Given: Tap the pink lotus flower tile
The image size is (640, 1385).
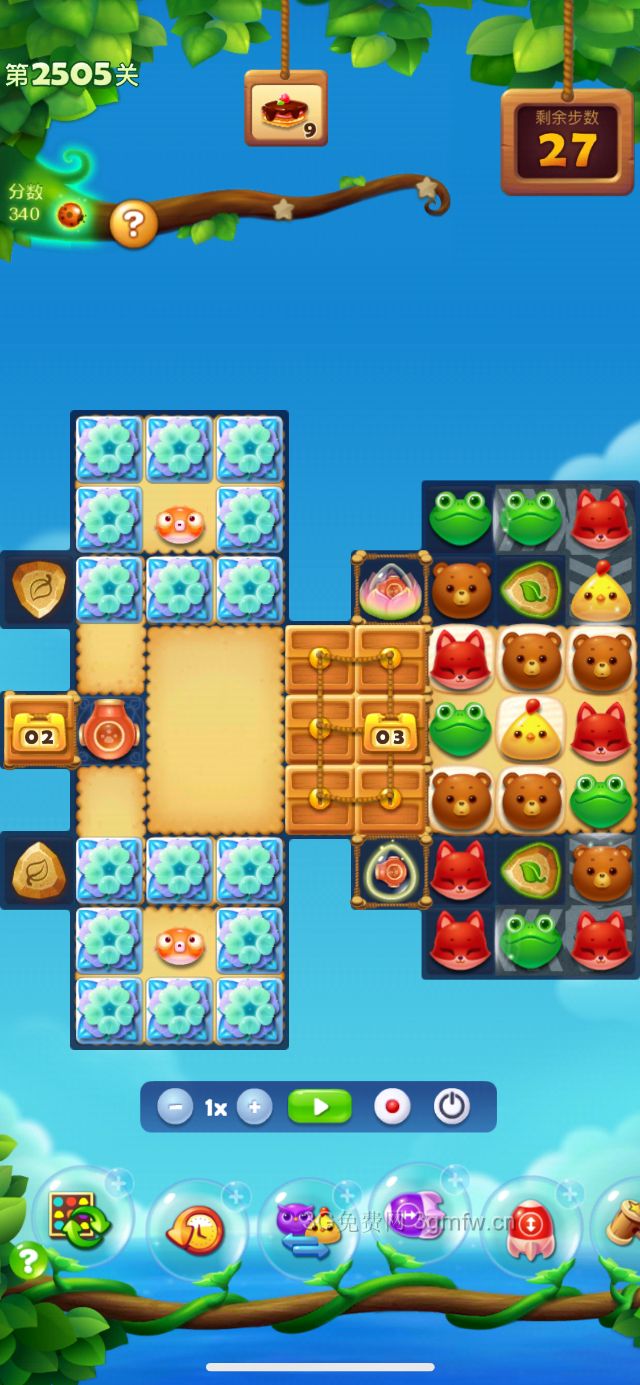Looking at the screenshot, I should [x=390, y=590].
